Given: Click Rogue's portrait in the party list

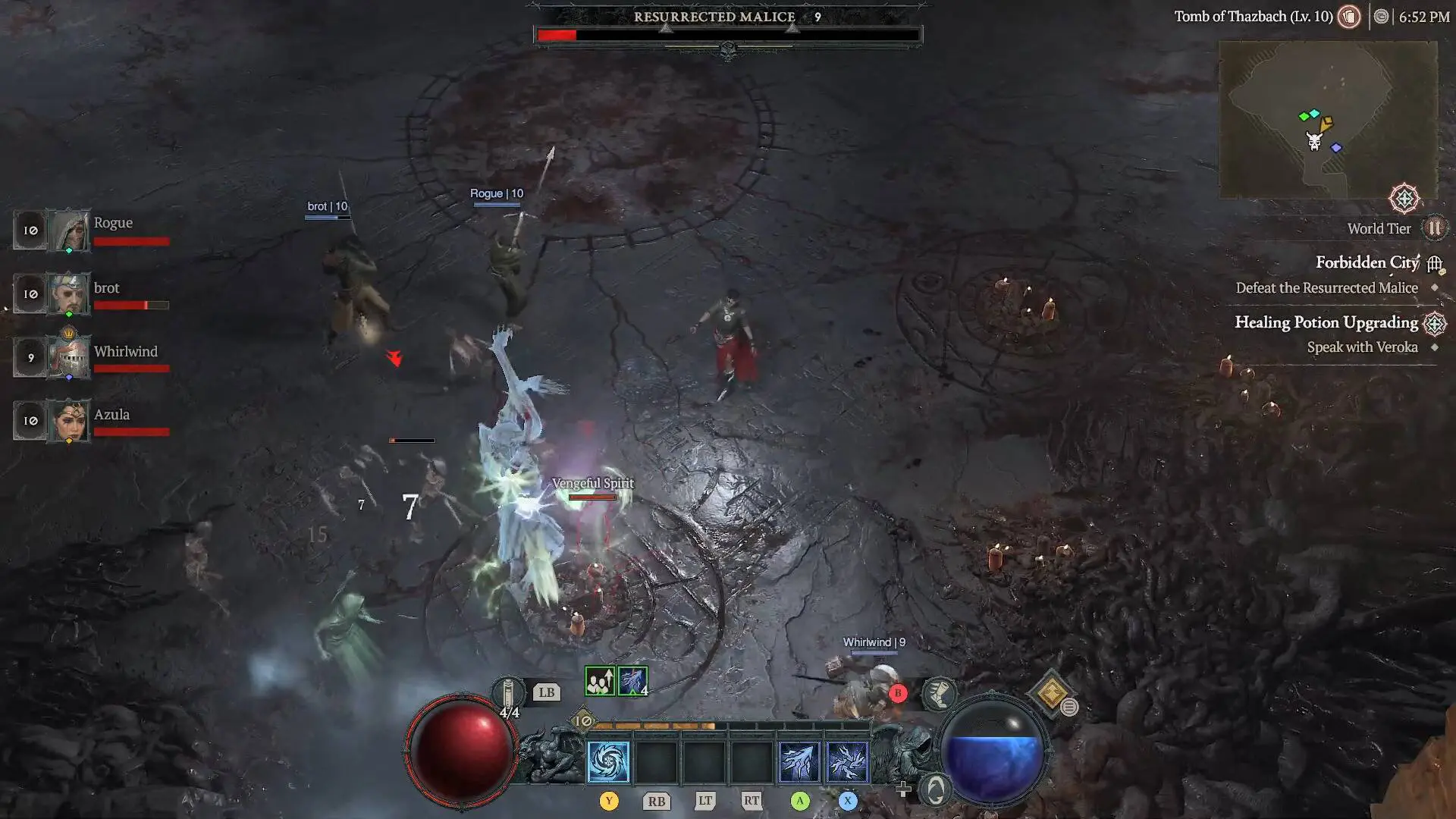Looking at the screenshot, I should 71,230.
